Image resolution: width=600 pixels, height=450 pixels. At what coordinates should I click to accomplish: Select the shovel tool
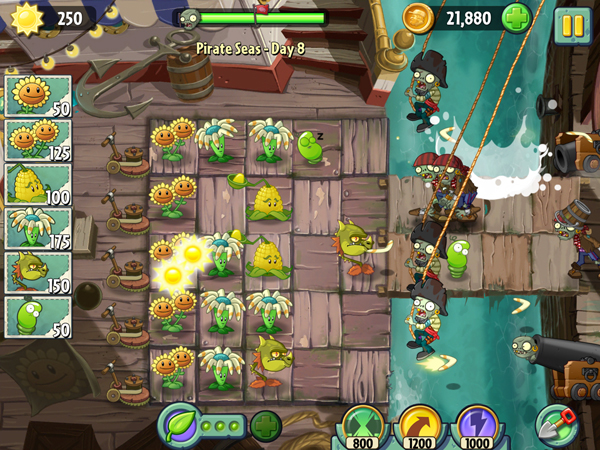[557, 424]
